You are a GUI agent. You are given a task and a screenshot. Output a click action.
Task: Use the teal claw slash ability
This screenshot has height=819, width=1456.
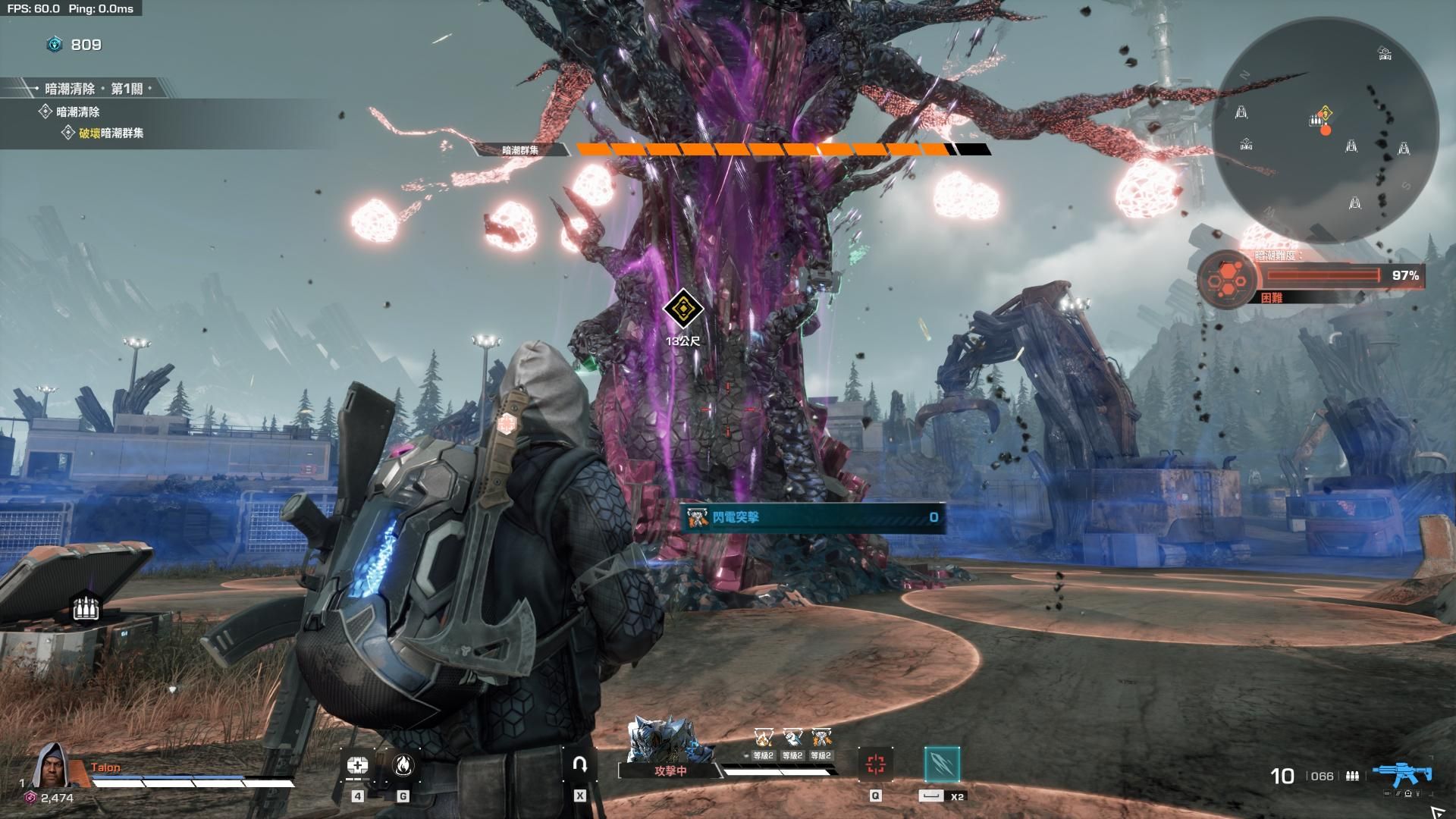(942, 764)
